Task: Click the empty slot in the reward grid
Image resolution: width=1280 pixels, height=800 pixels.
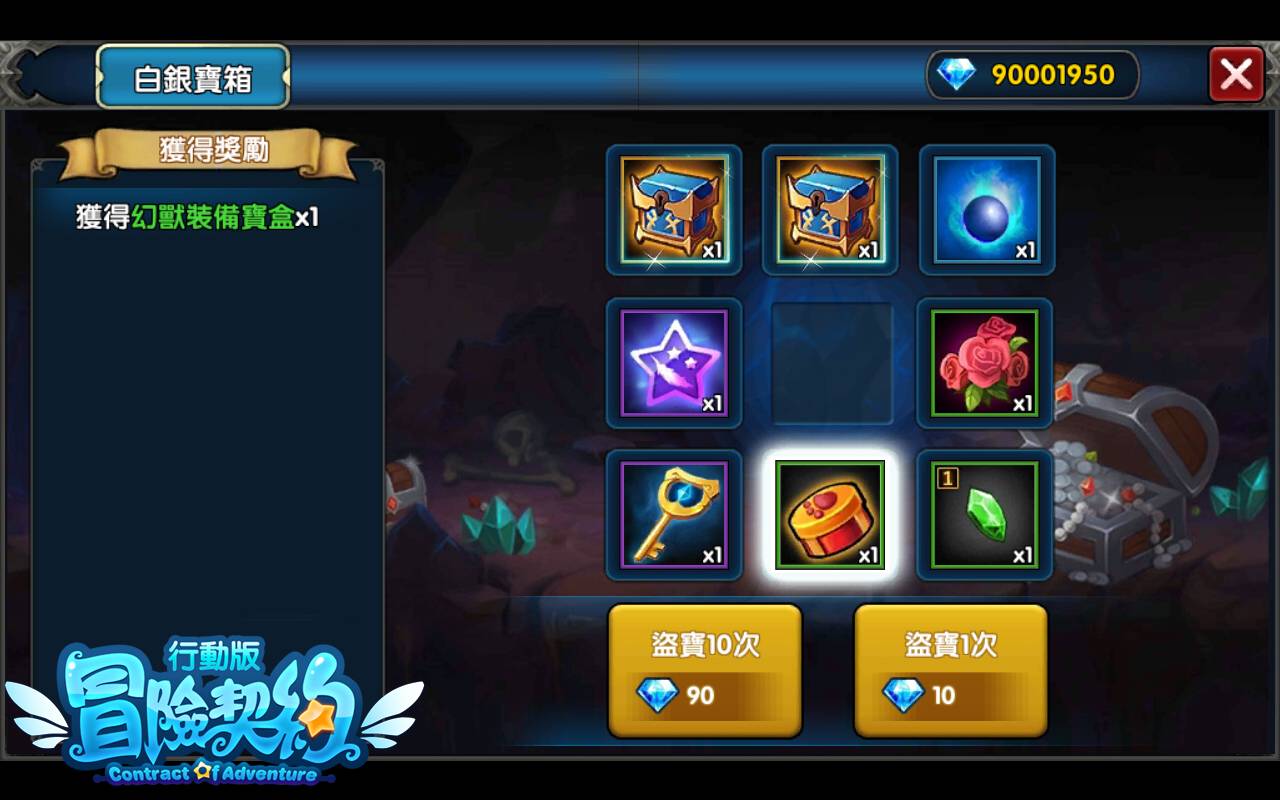Action: (829, 362)
